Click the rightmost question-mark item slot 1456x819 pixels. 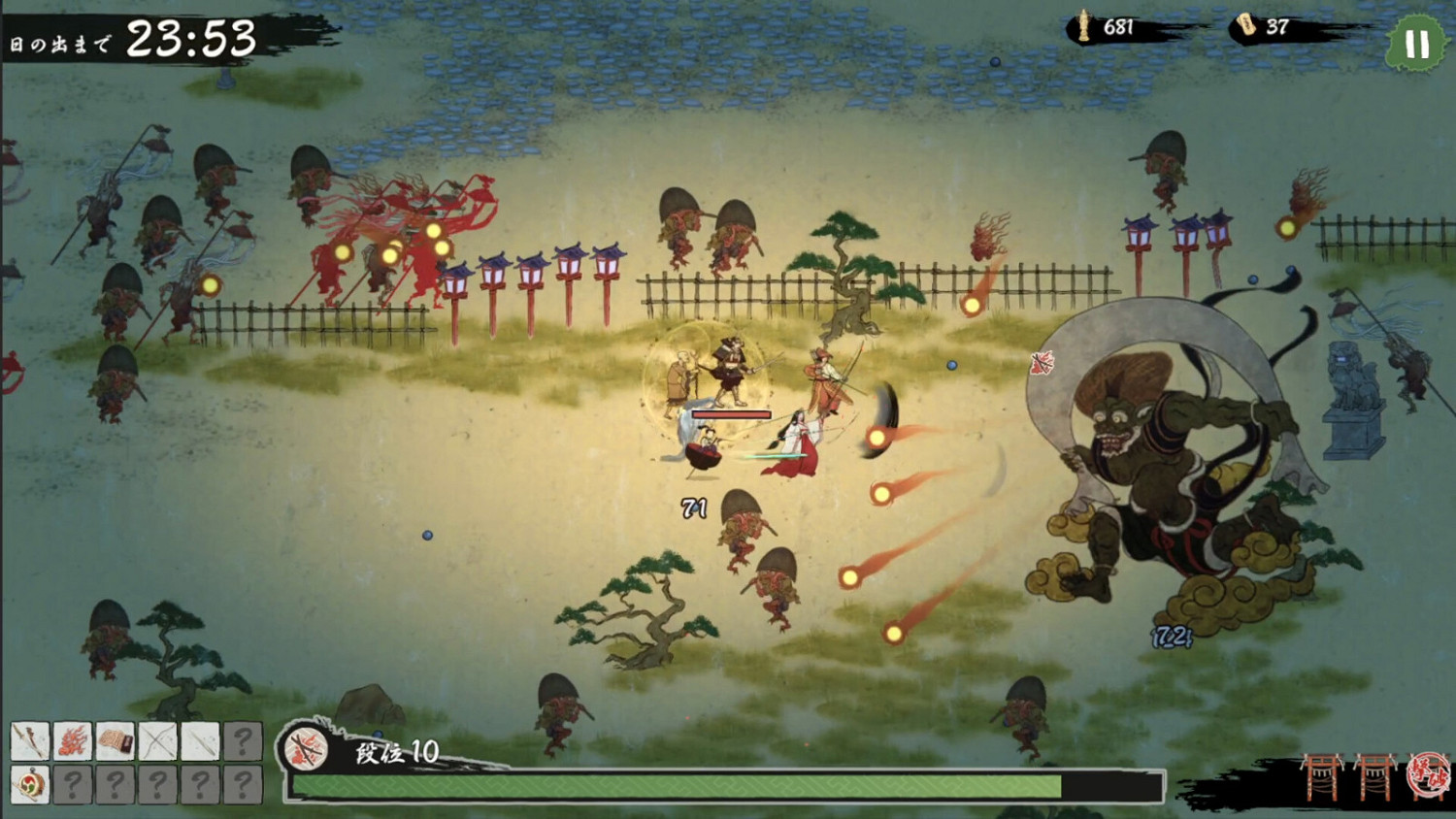(x=244, y=784)
